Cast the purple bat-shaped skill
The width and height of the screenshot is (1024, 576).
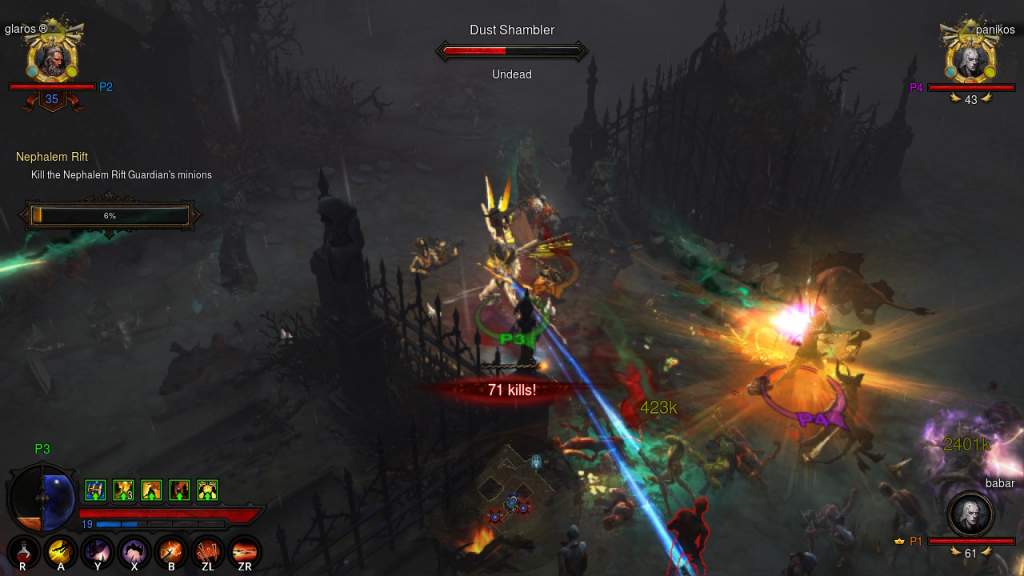click(x=133, y=551)
